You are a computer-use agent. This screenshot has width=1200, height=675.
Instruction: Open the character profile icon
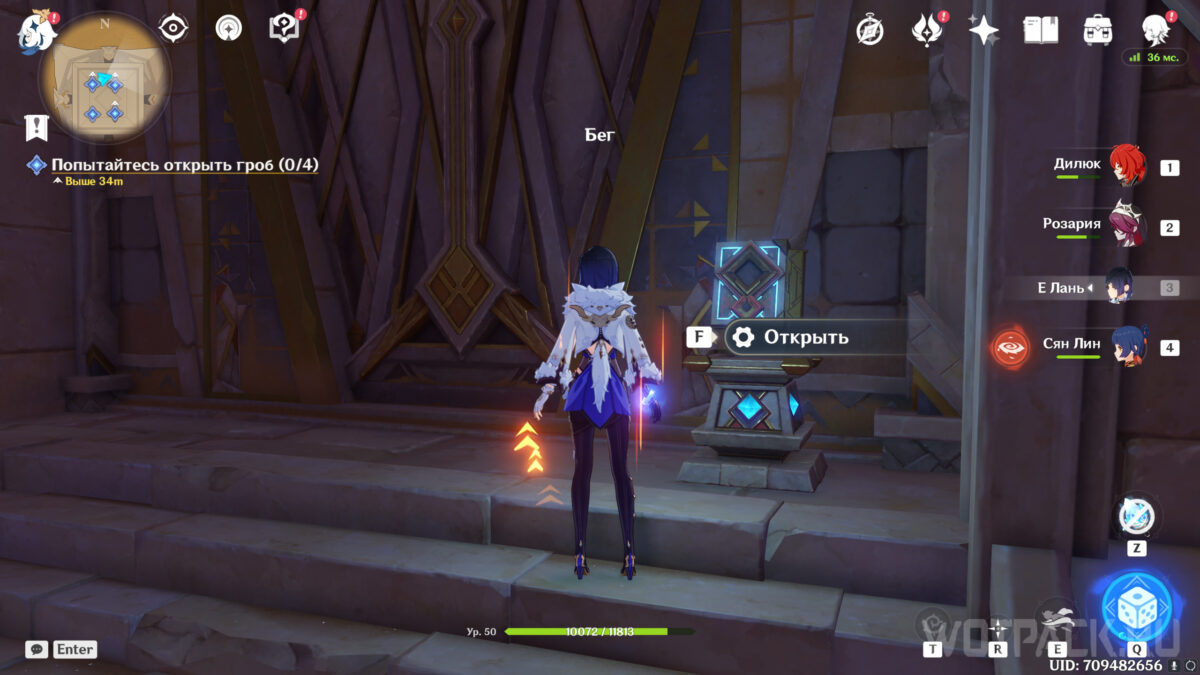click(1156, 30)
